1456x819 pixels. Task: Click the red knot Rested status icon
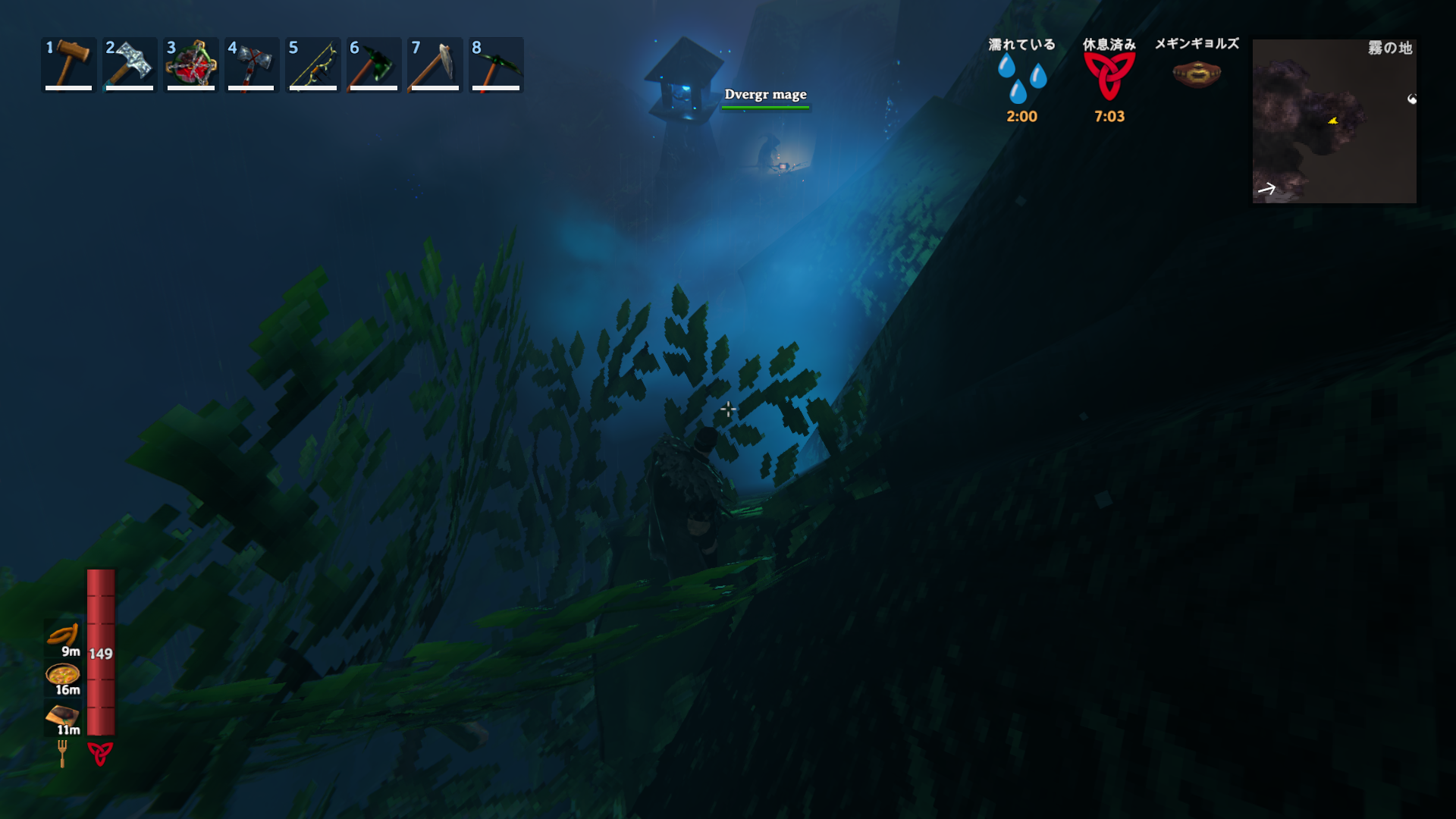pyautogui.click(x=1109, y=77)
